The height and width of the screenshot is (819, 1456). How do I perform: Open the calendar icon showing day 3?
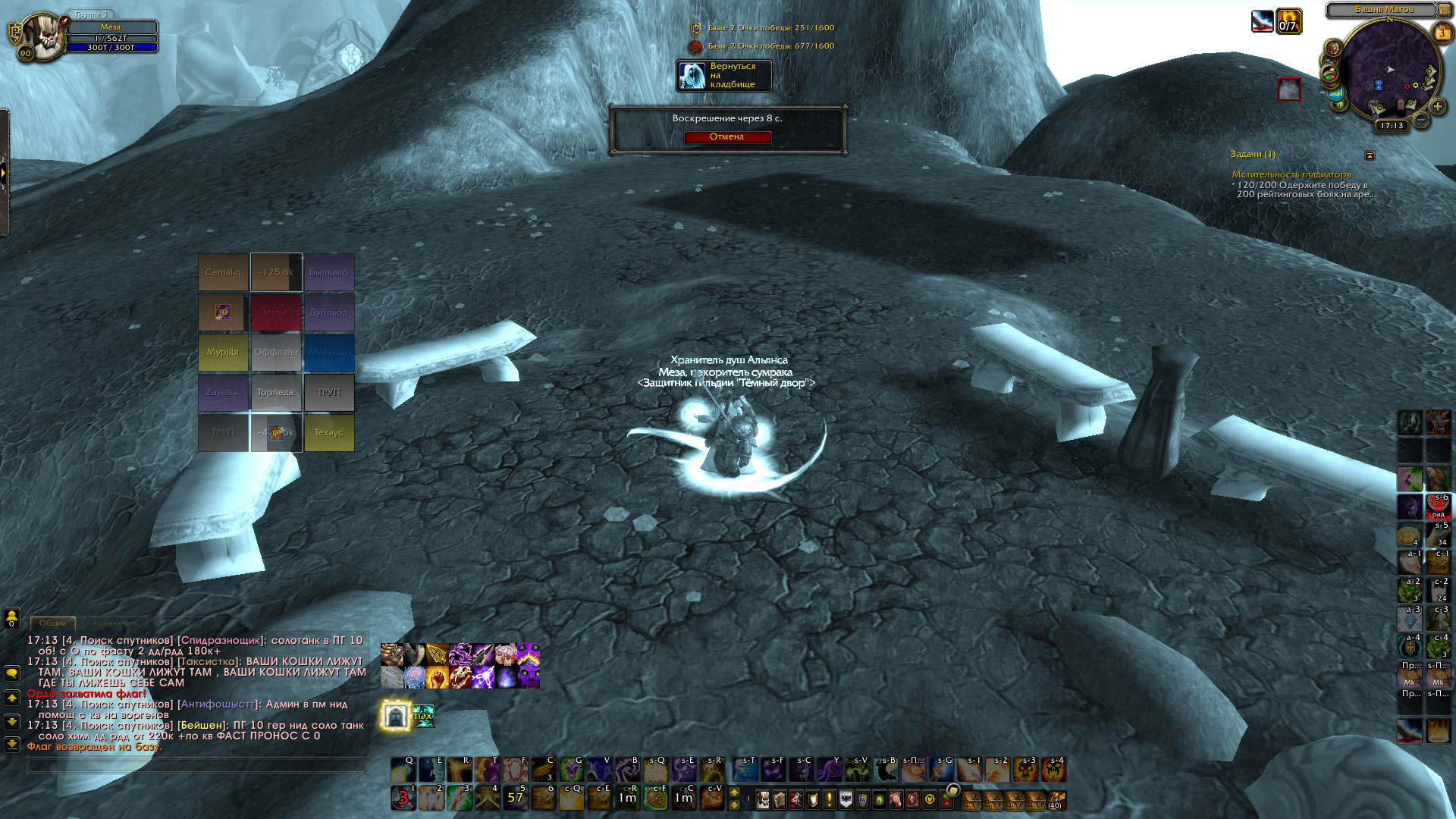[1442, 33]
